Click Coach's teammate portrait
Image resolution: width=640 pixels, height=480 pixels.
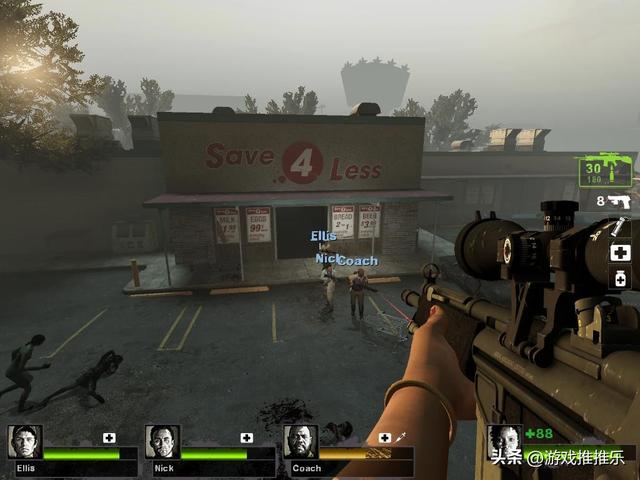300,442
